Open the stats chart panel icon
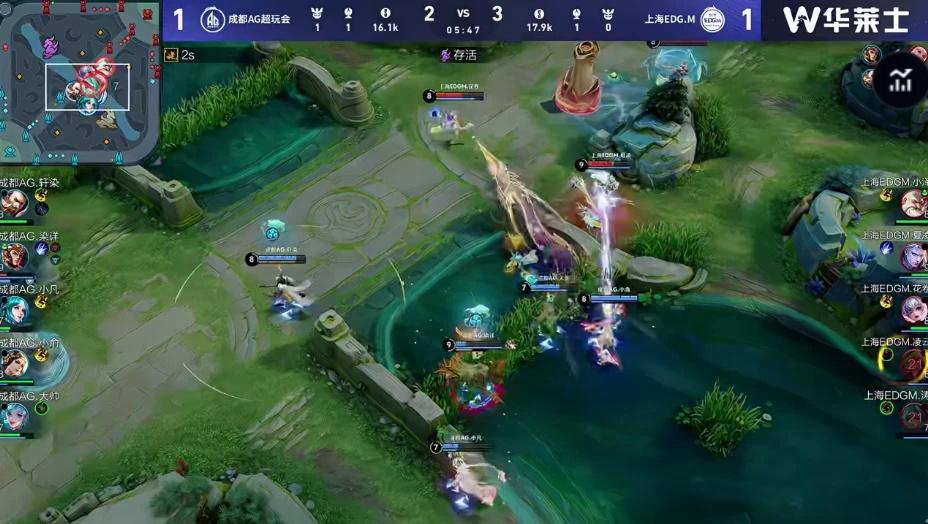The height and width of the screenshot is (524, 928). pyautogui.click(x=901, y=81)
